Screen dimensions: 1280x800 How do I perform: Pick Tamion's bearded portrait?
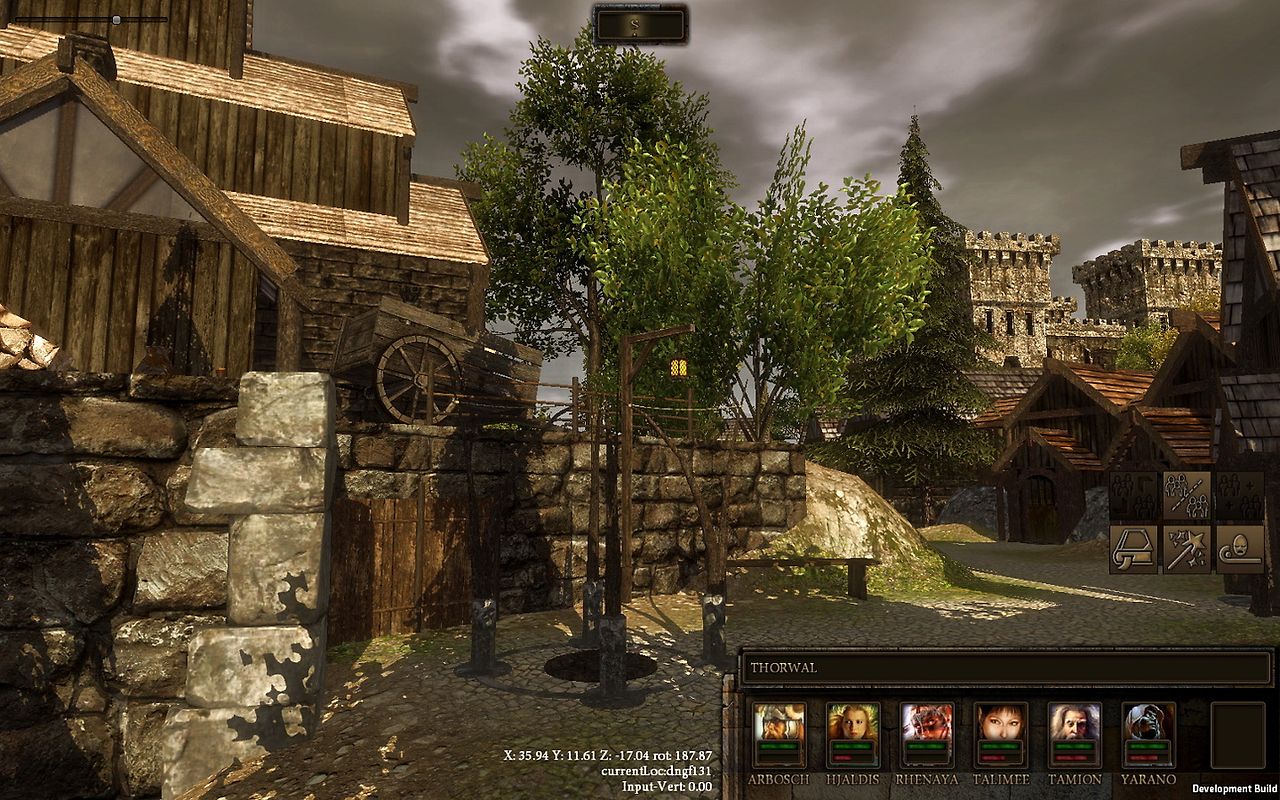click(x=1075, y=721)
